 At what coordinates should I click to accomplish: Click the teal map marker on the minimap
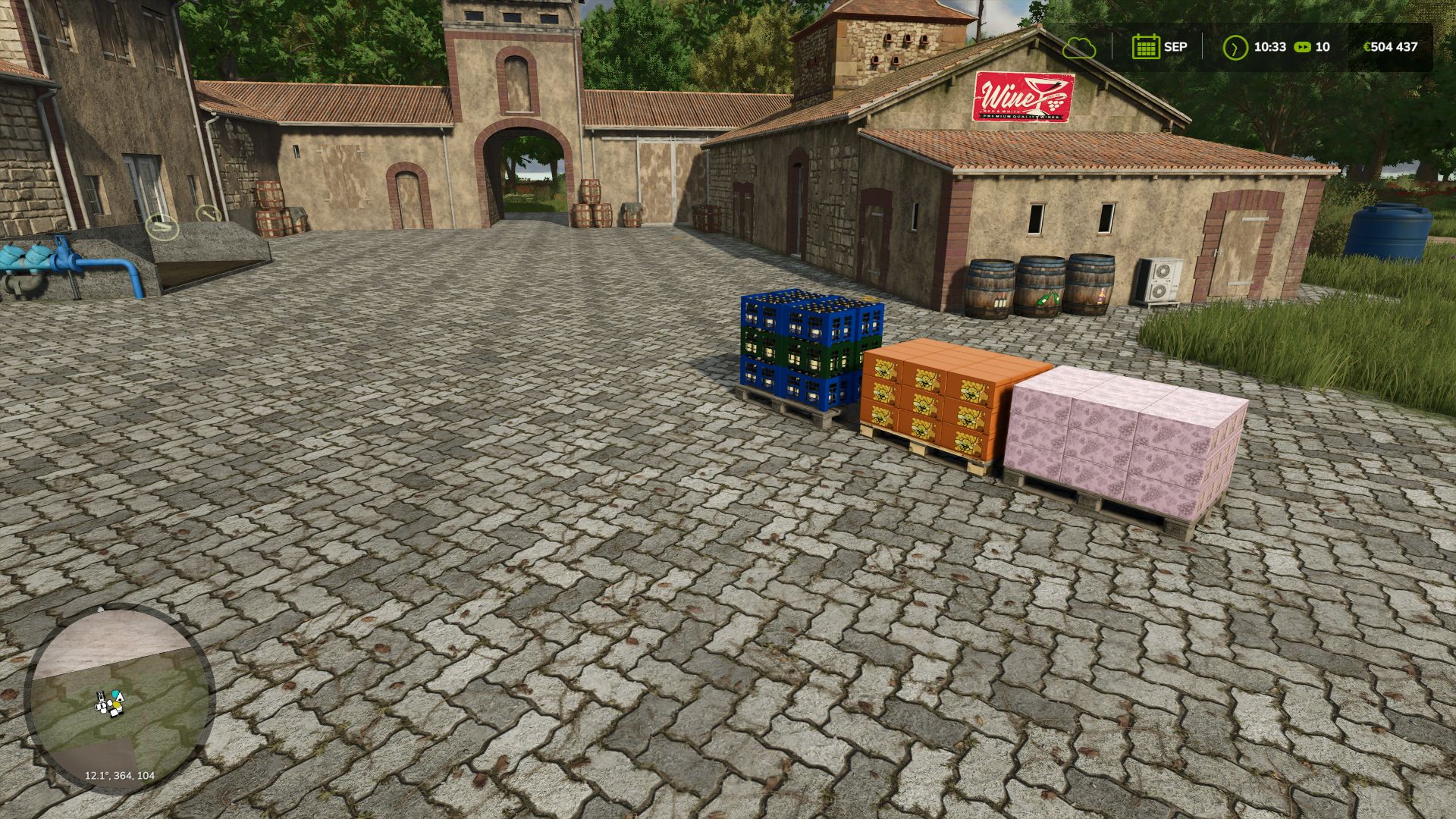point(115,692)
